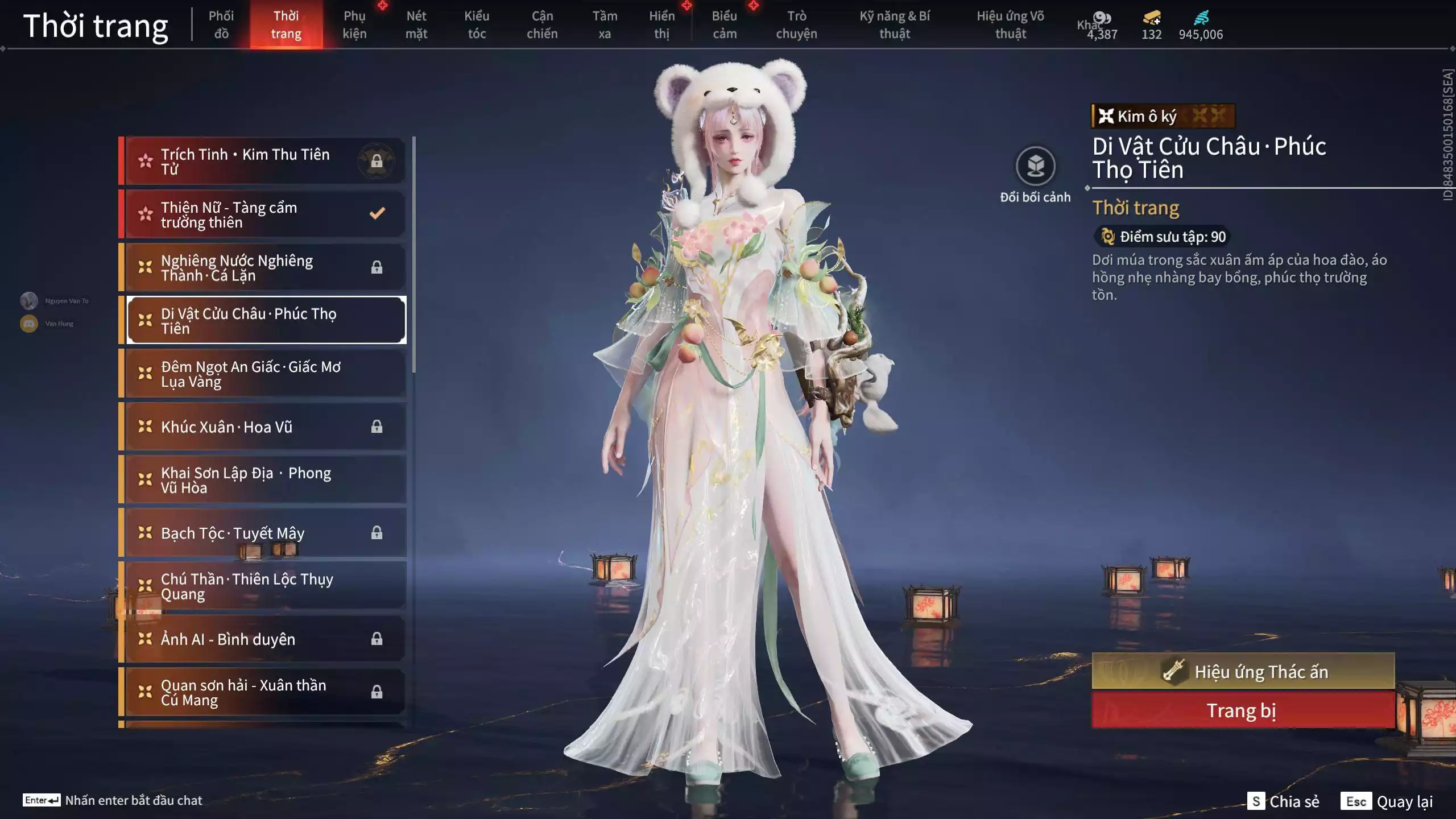The image size is (1456, 819).
Task: Open the Cận chiến tab
Action: tap(542, 25)
